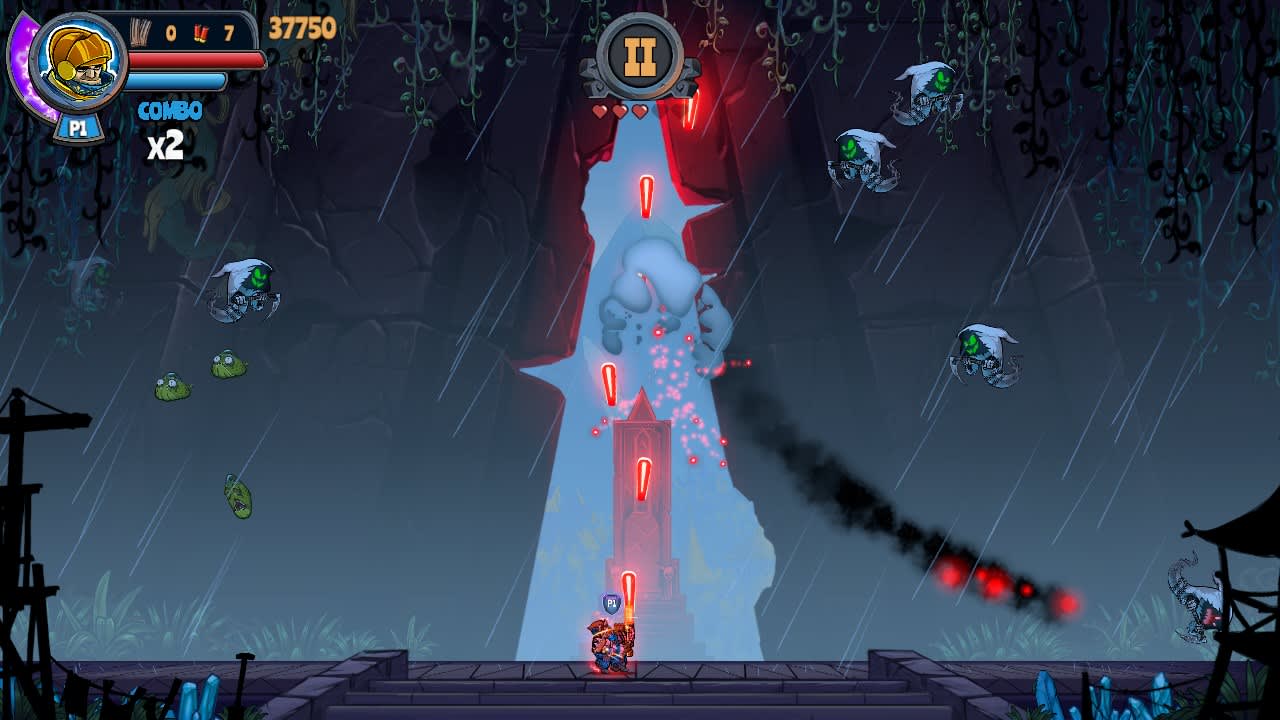Click the P1 name tag above the hero

point(611,601)
